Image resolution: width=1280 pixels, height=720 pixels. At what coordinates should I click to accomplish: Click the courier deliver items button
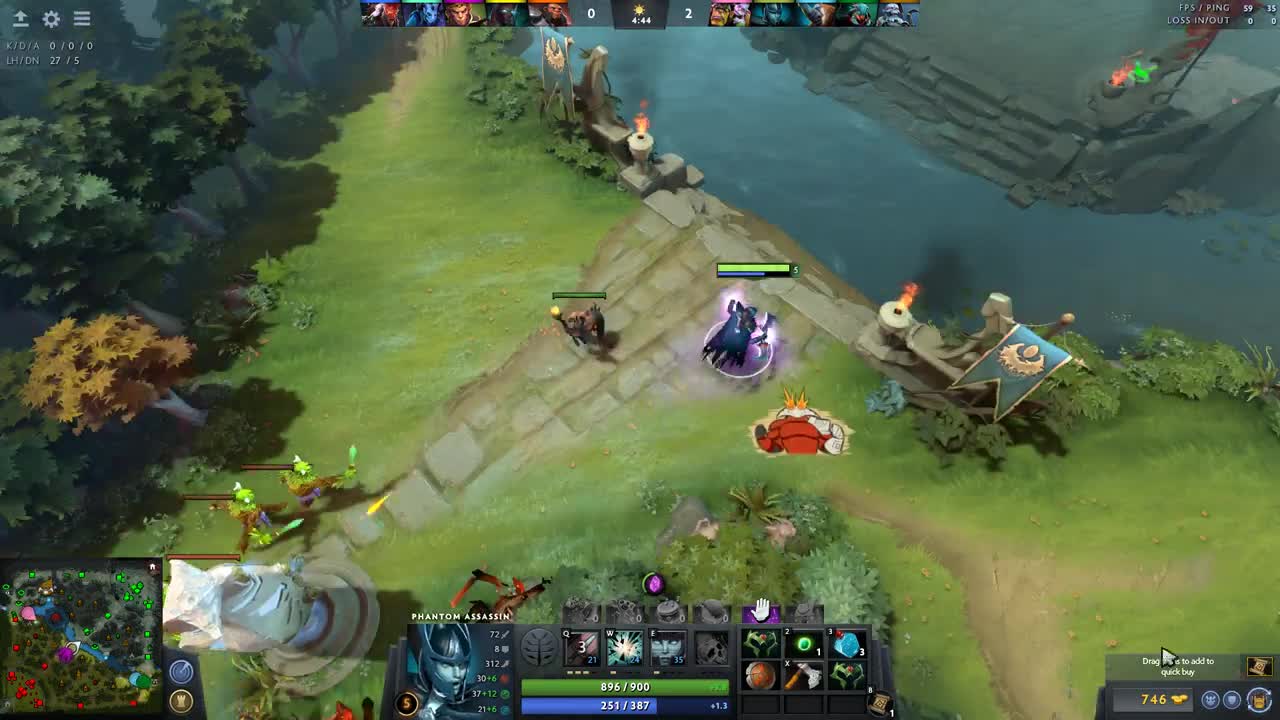(1259, 700)
